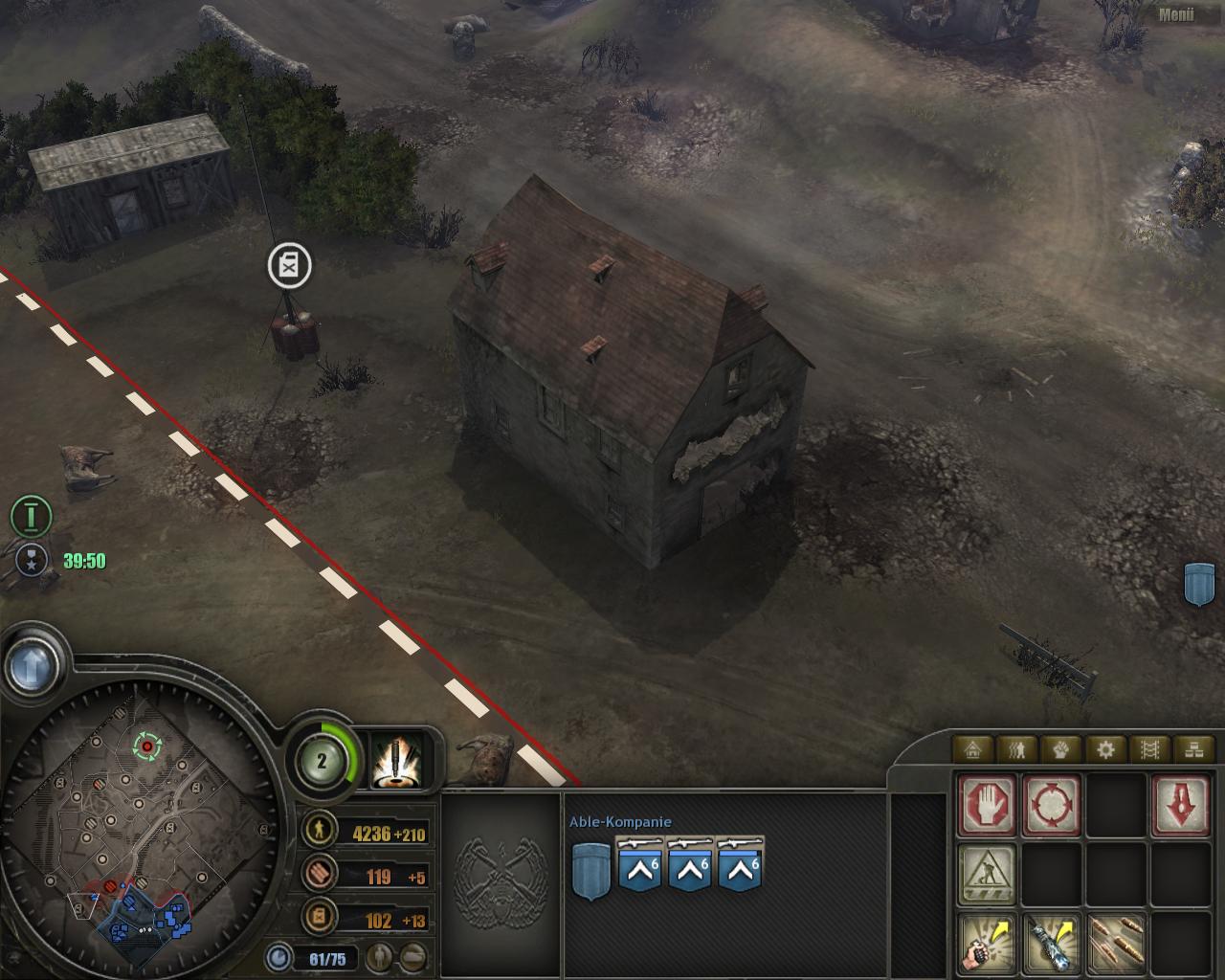Issue the Stop command with the hand icon

click(x=987, y=806)
